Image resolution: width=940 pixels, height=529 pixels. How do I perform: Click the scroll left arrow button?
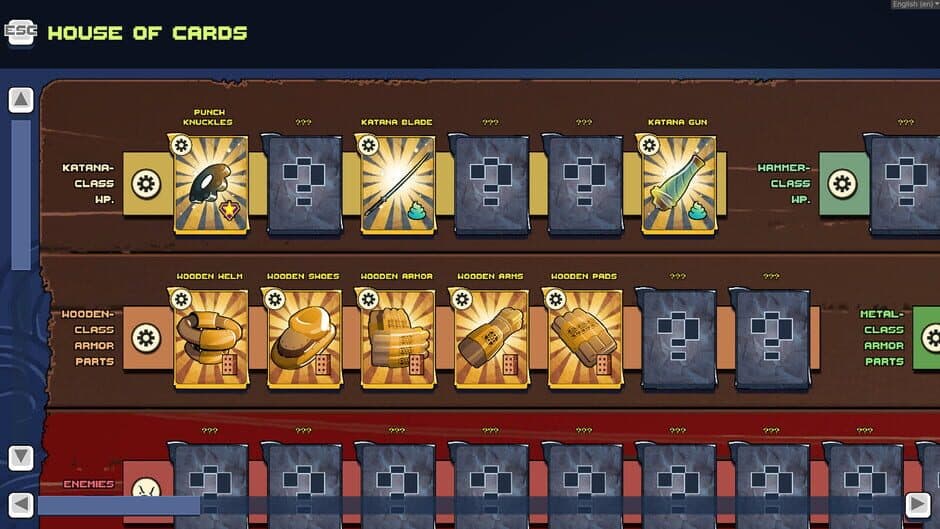[x=21, y=505]
